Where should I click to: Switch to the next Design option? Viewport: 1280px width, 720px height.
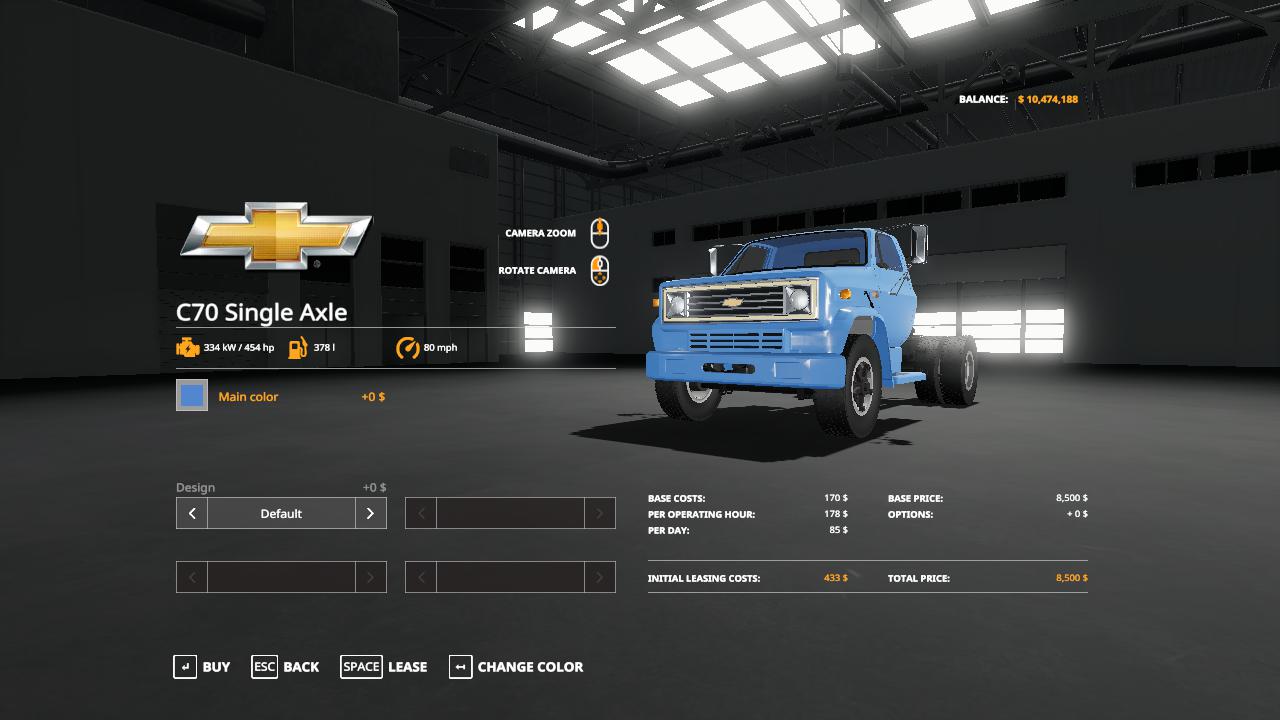[x=370, y=513]
